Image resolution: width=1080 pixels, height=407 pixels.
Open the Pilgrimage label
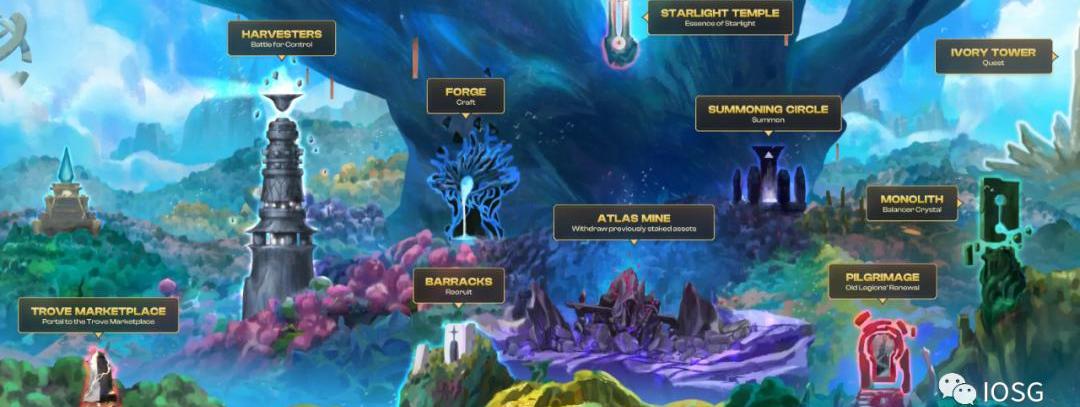[x=882, y=281]
